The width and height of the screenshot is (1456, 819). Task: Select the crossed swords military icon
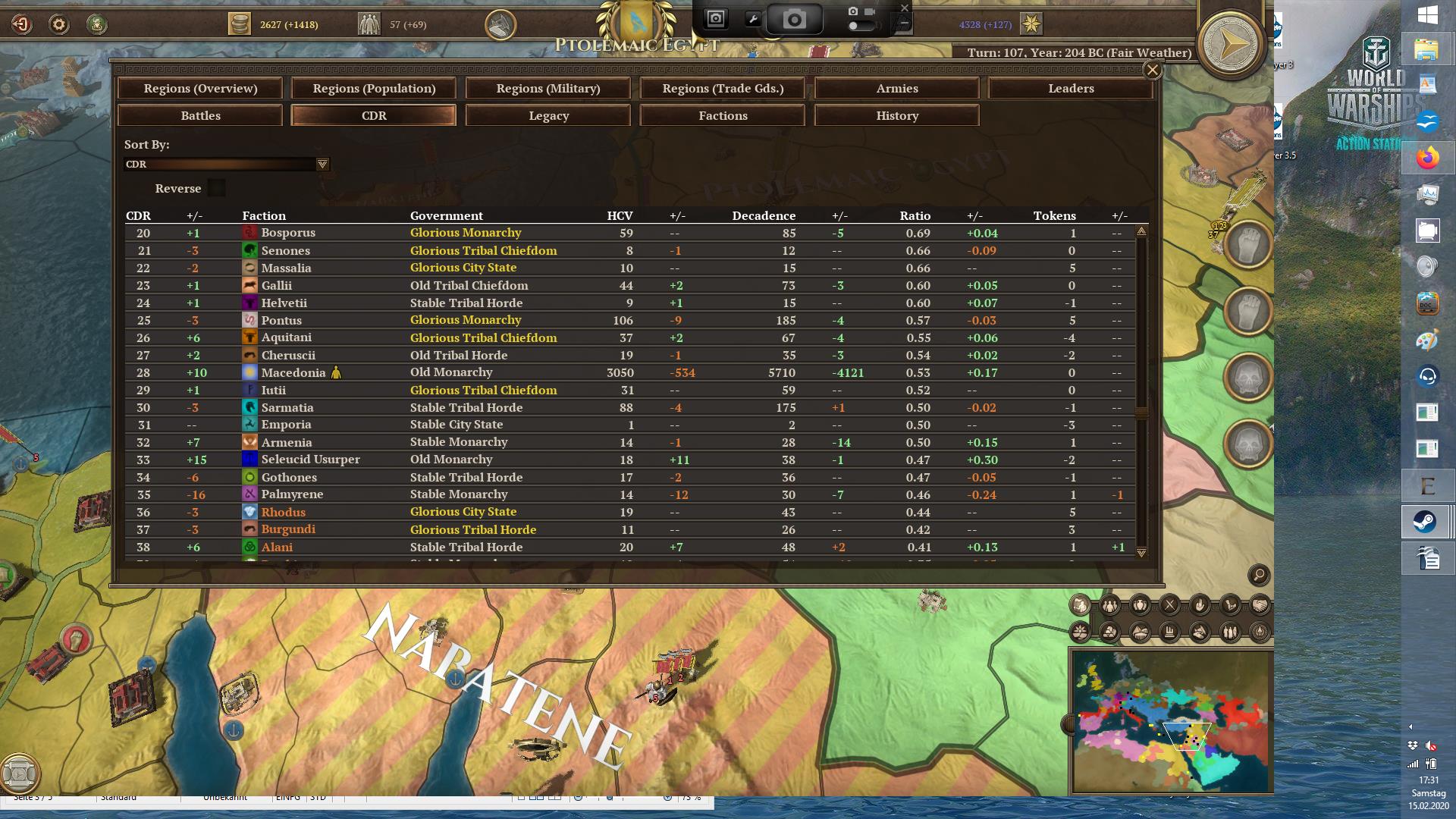tap(1169, 605)
